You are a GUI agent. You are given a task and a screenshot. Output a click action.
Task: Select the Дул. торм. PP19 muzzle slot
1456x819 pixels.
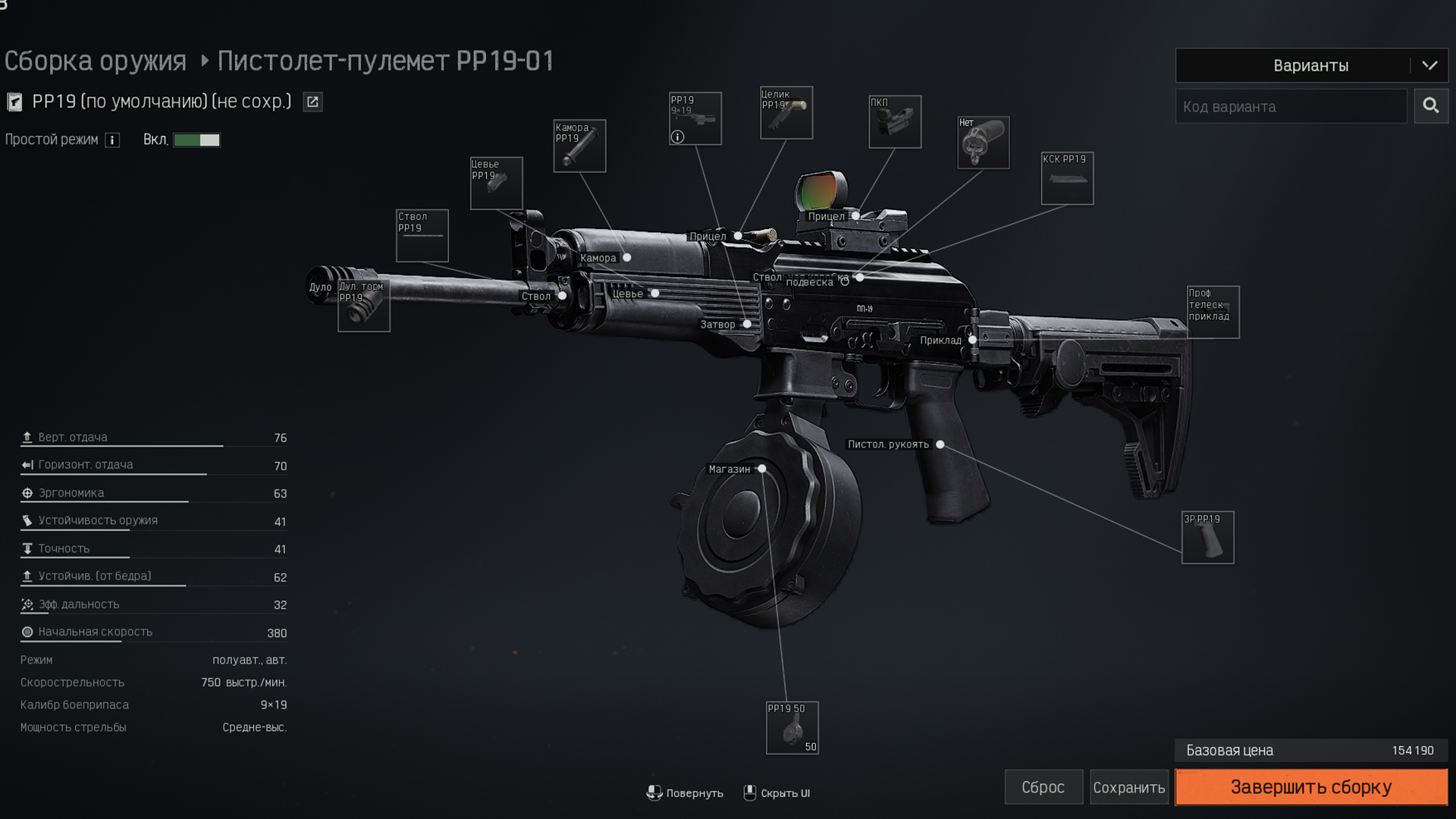(364, 306)
